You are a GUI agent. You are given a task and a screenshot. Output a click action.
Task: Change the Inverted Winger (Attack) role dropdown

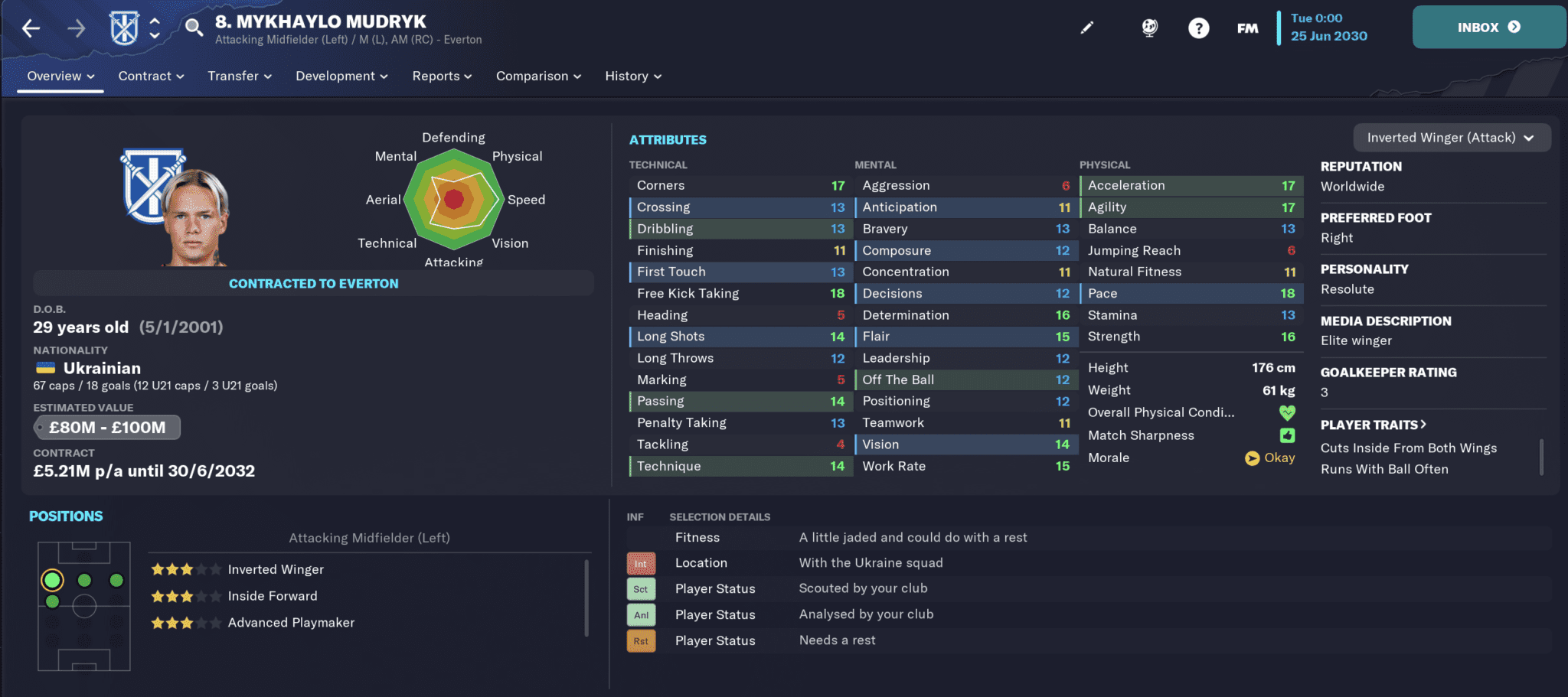1452,138
